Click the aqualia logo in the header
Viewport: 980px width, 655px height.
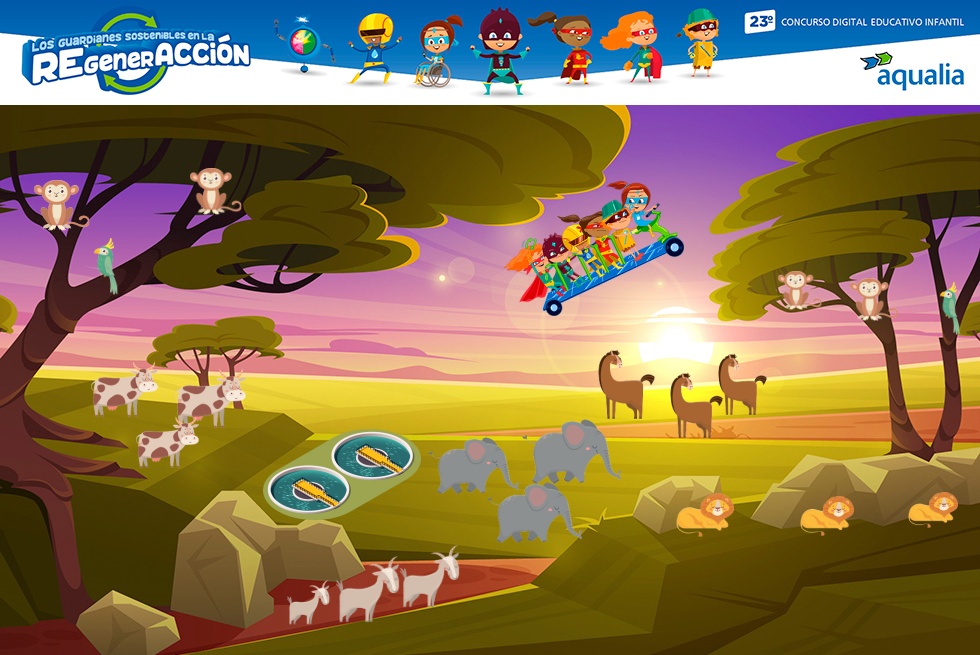tap(912, 70)
